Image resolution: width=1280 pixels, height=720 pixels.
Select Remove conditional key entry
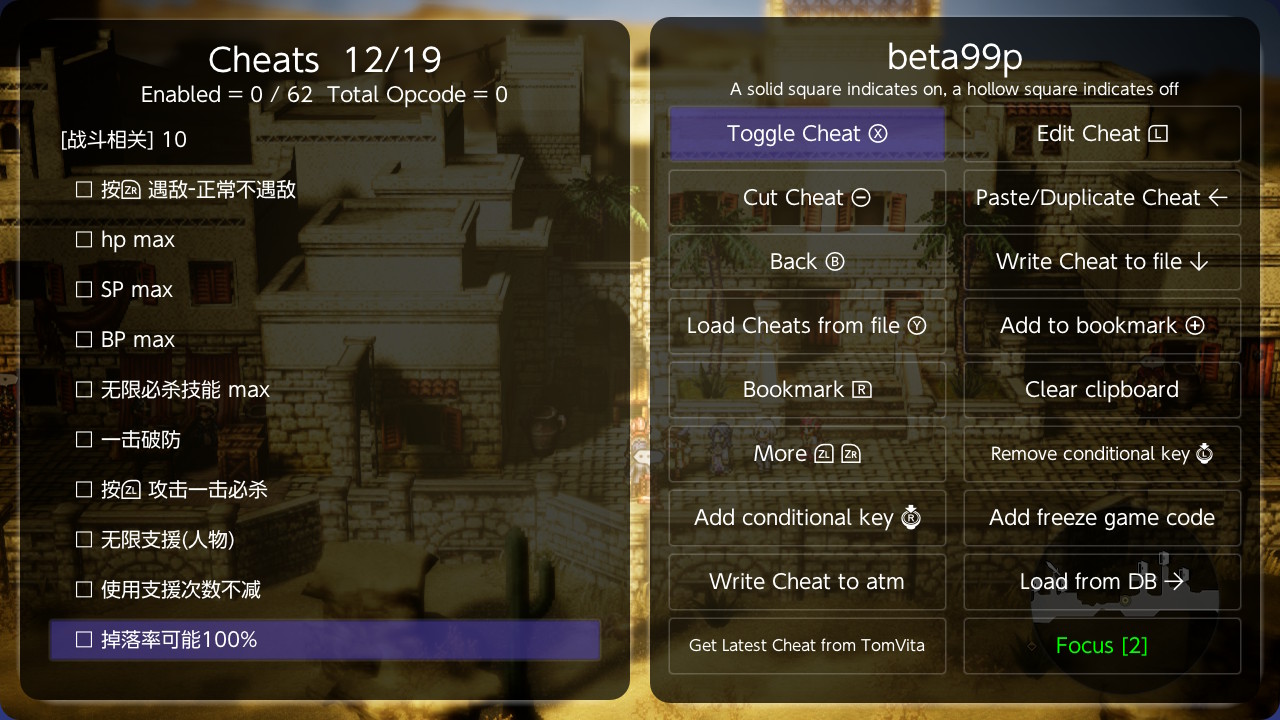tap(1101, 453)
